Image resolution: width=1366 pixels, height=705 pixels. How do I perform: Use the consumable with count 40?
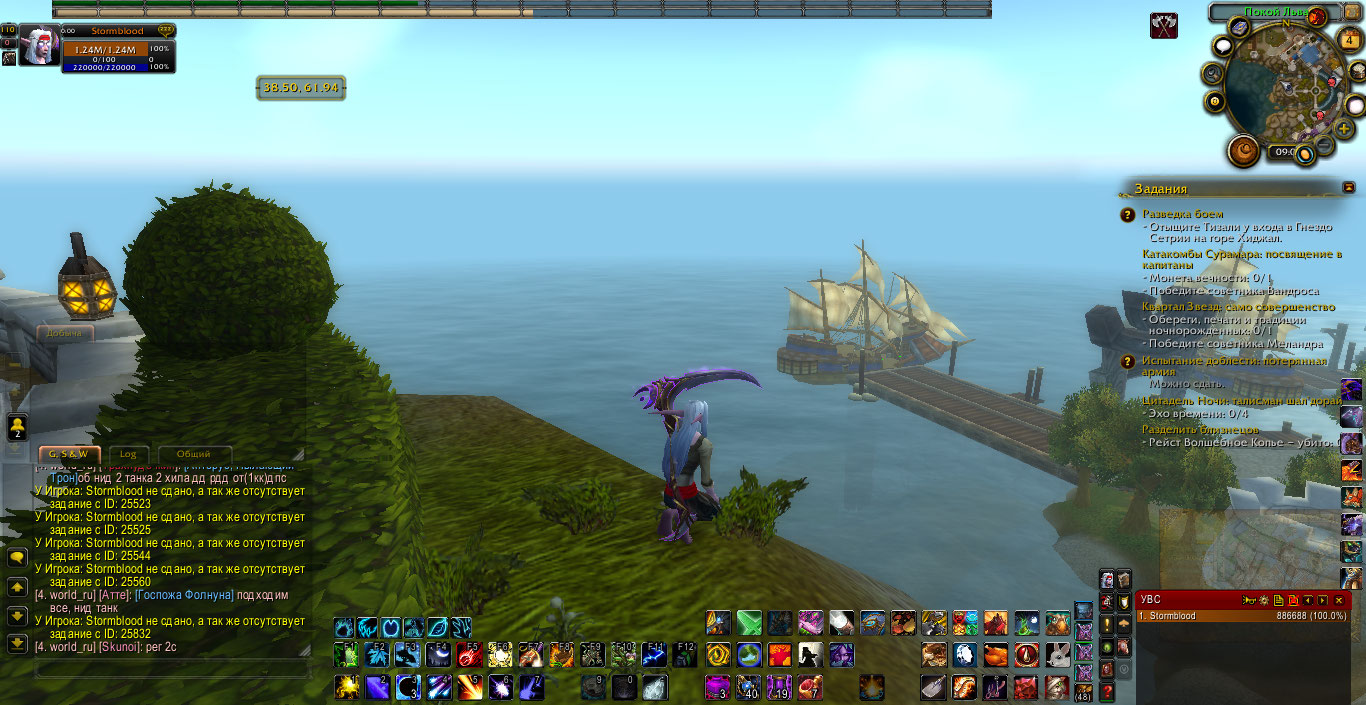pos(748,687)
